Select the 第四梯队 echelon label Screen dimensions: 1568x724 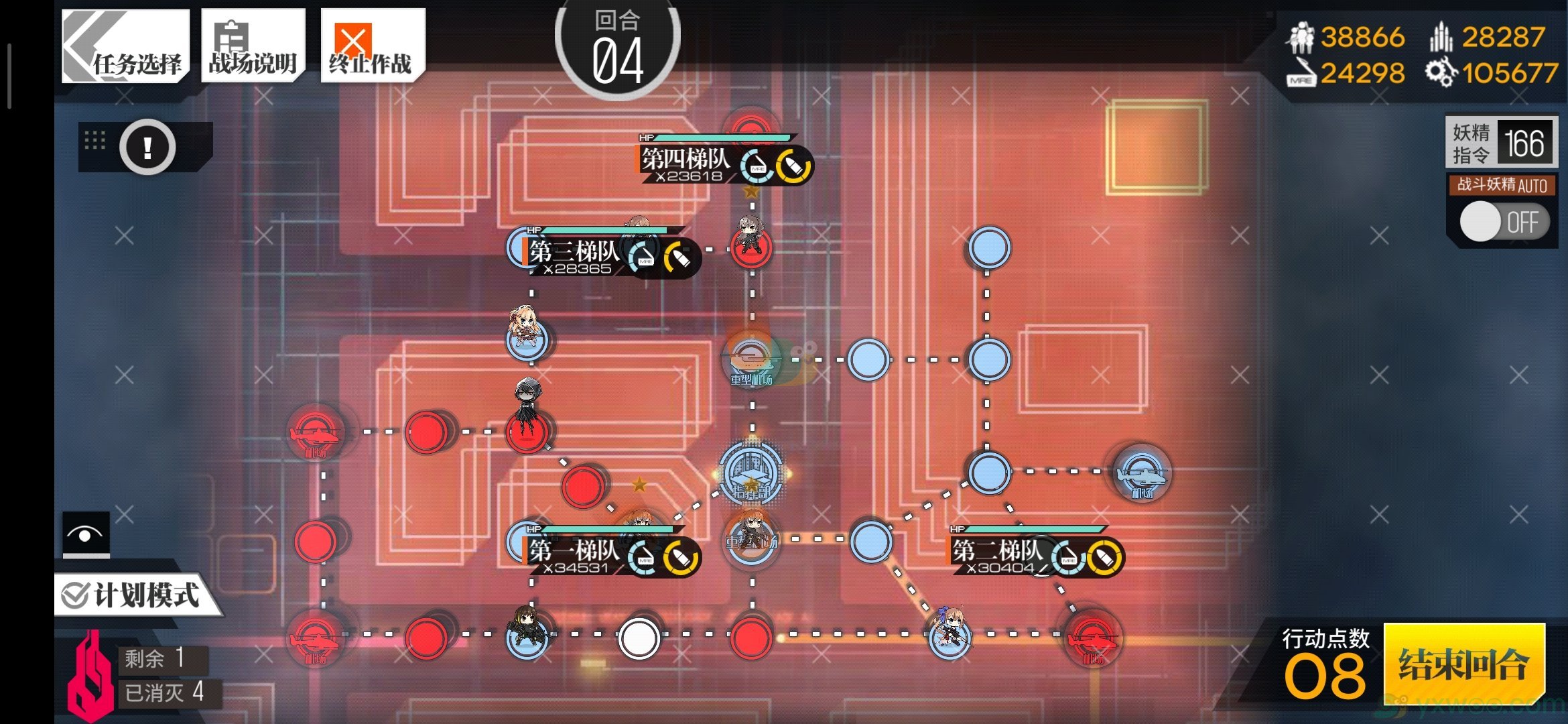tap(686, 160)
